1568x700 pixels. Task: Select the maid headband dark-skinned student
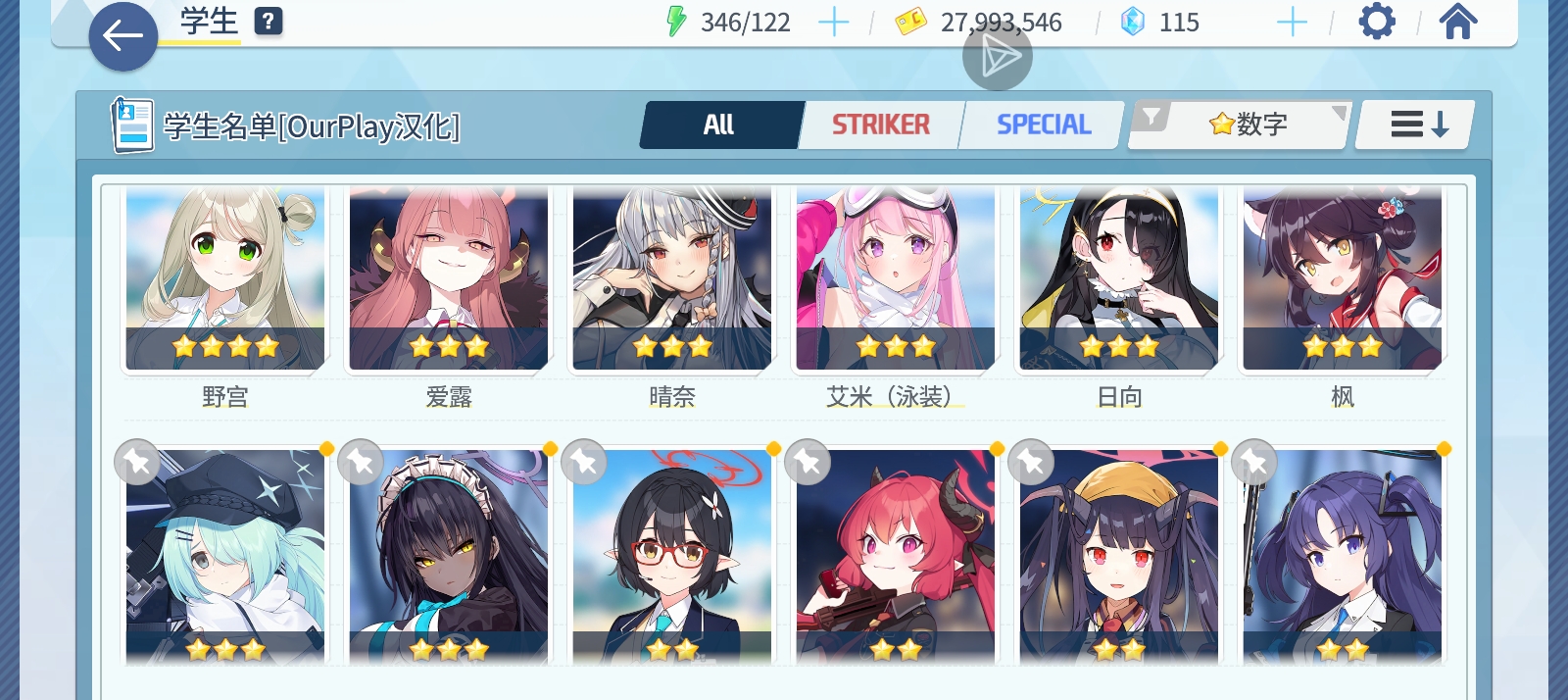[449, 556]
